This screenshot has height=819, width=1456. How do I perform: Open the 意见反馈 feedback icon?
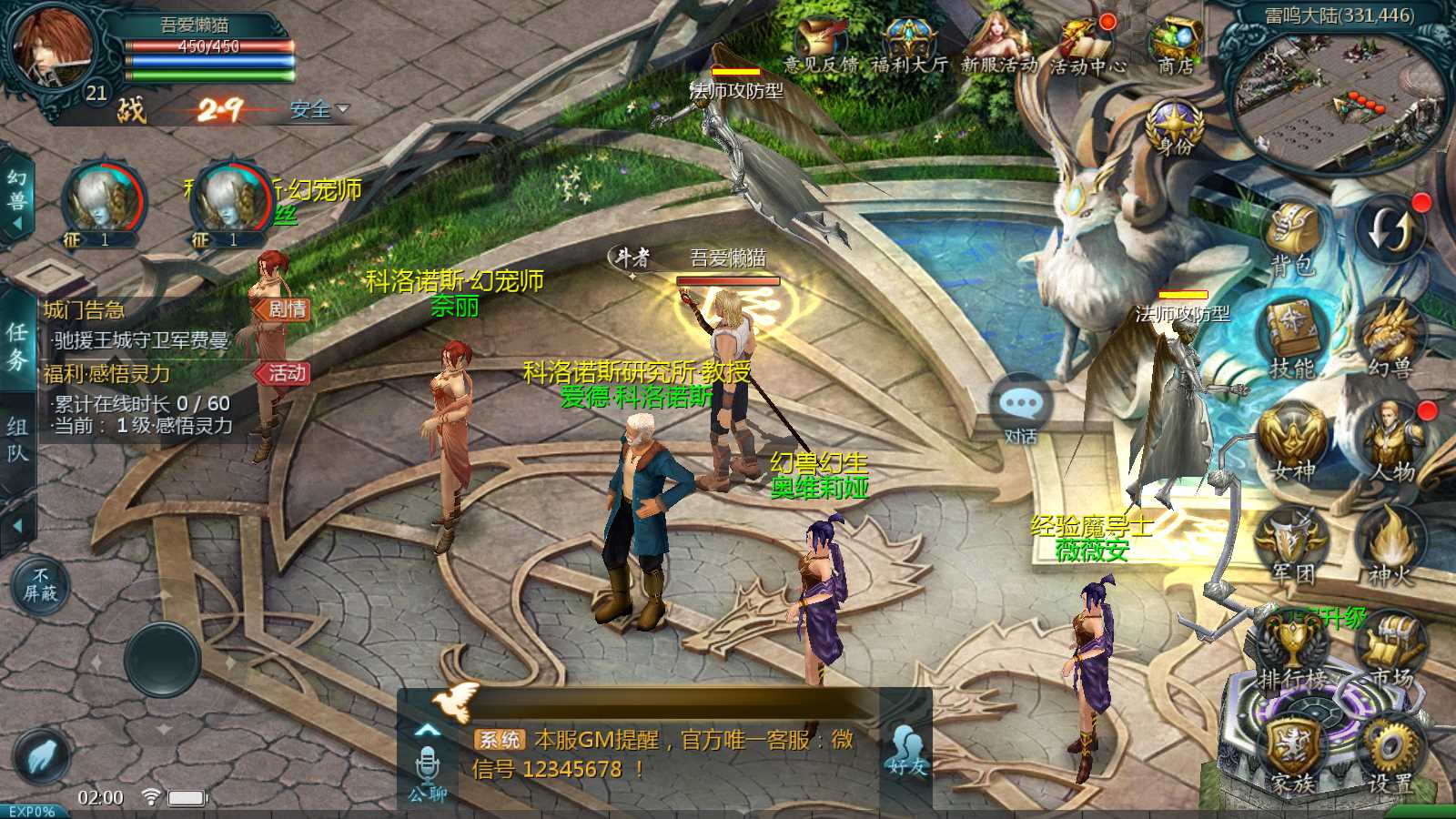pos(821,45)
